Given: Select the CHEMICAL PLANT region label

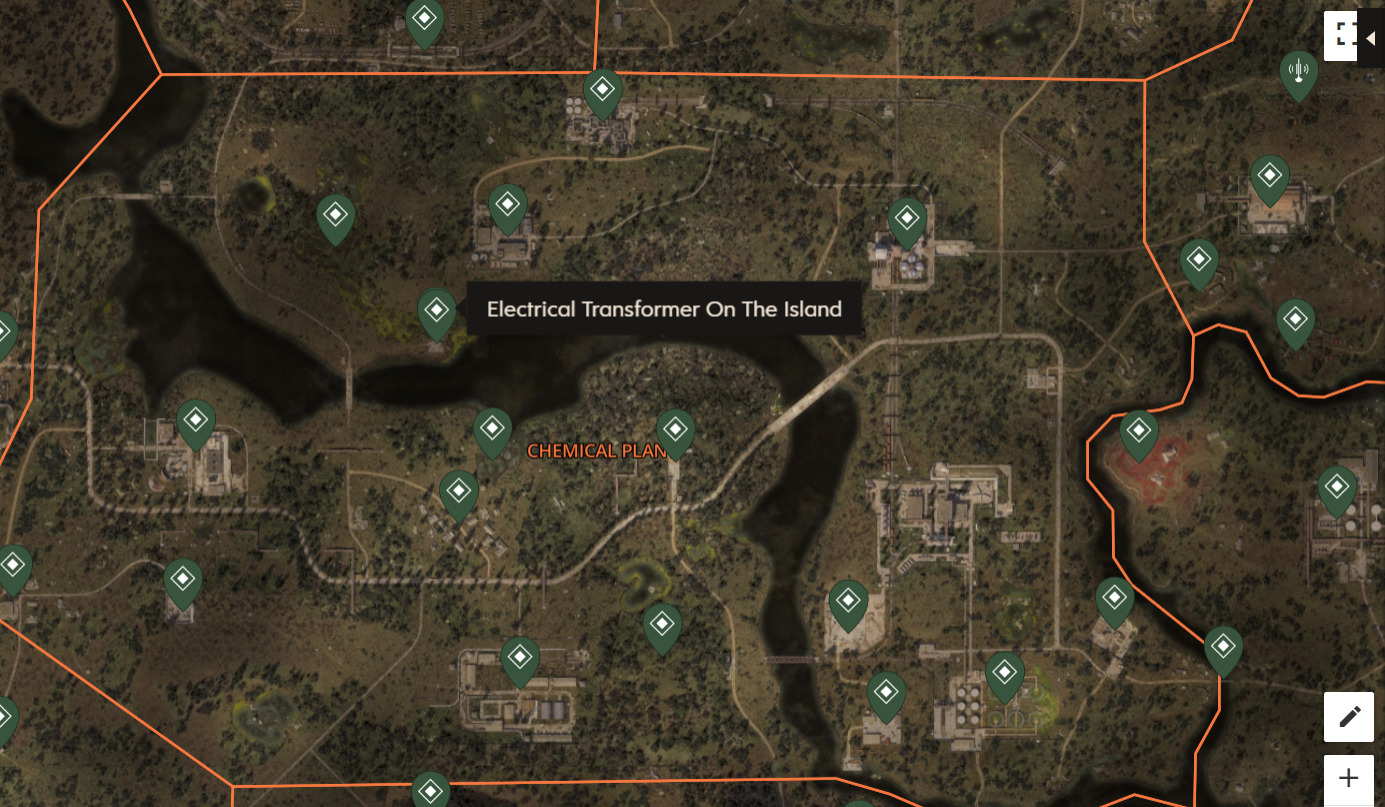Looking at the screenshot, I should pyautogui.click(x=597, y=451).
